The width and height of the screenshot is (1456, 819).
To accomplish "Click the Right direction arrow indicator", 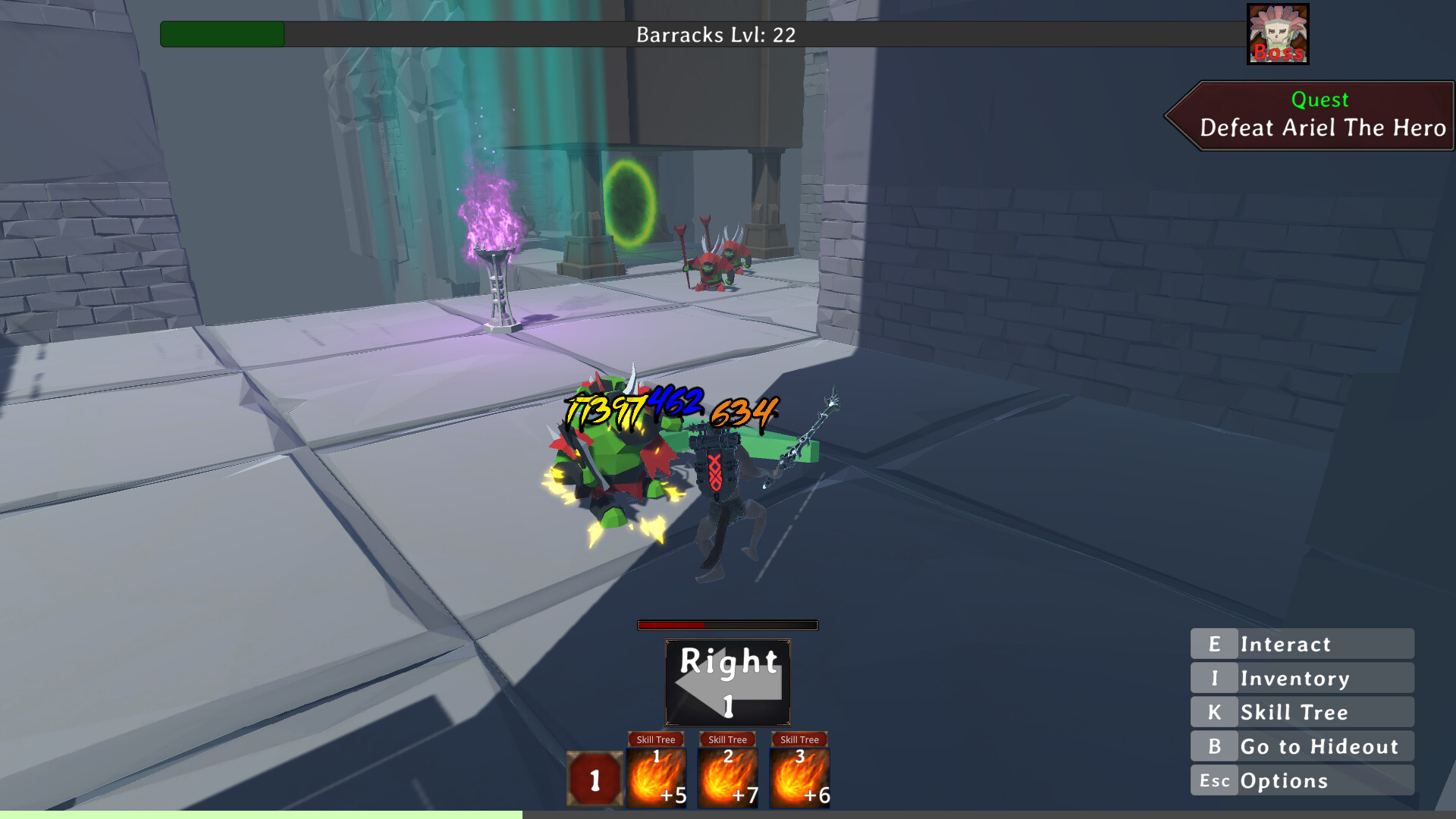I will click(x=726, y=681).
